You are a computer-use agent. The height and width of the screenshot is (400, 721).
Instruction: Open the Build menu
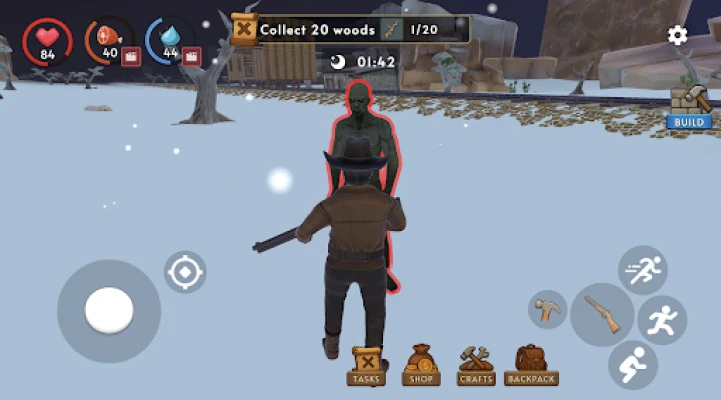tap(689, 107)
